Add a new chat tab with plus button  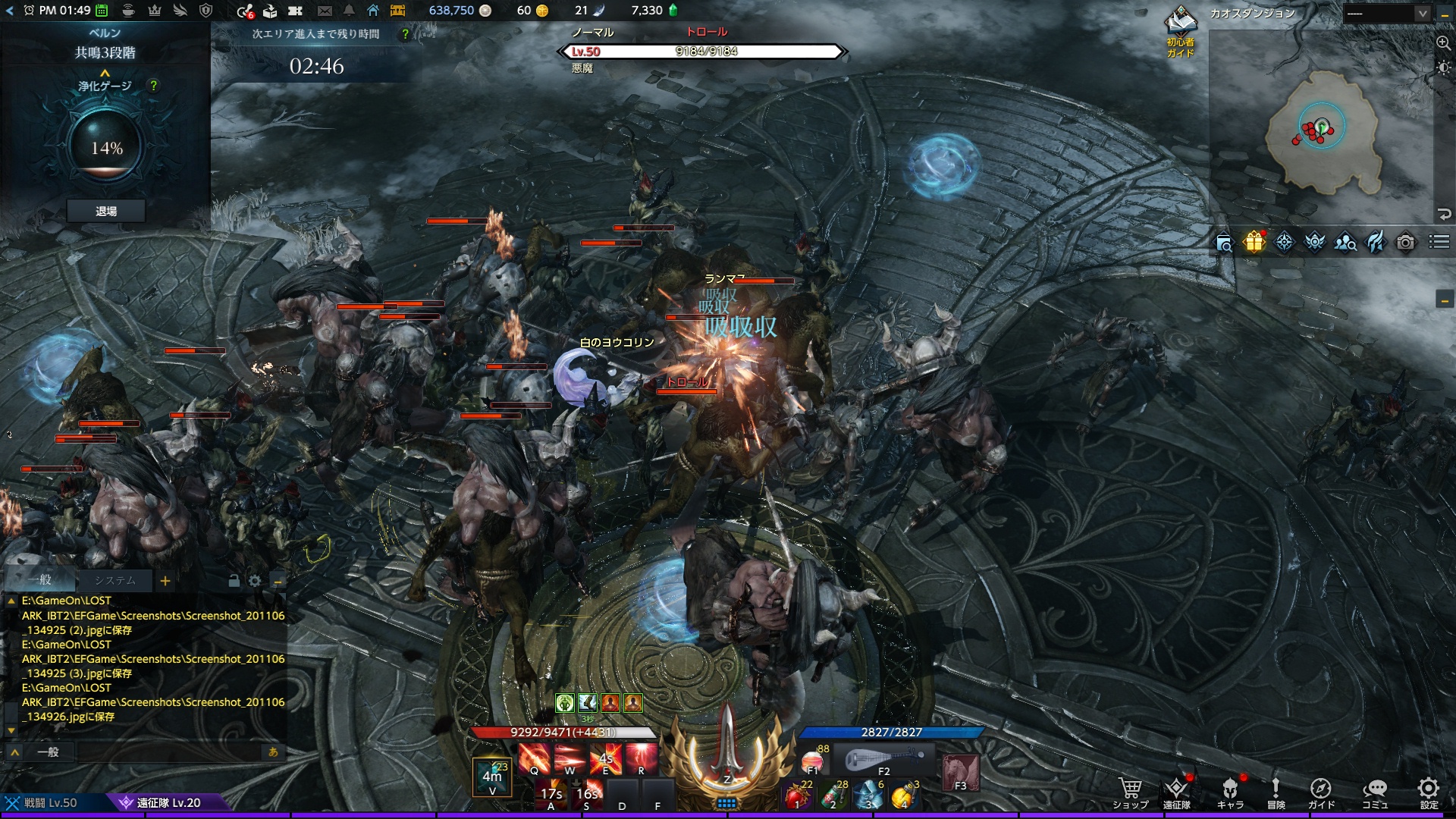(x=165, y=581)
